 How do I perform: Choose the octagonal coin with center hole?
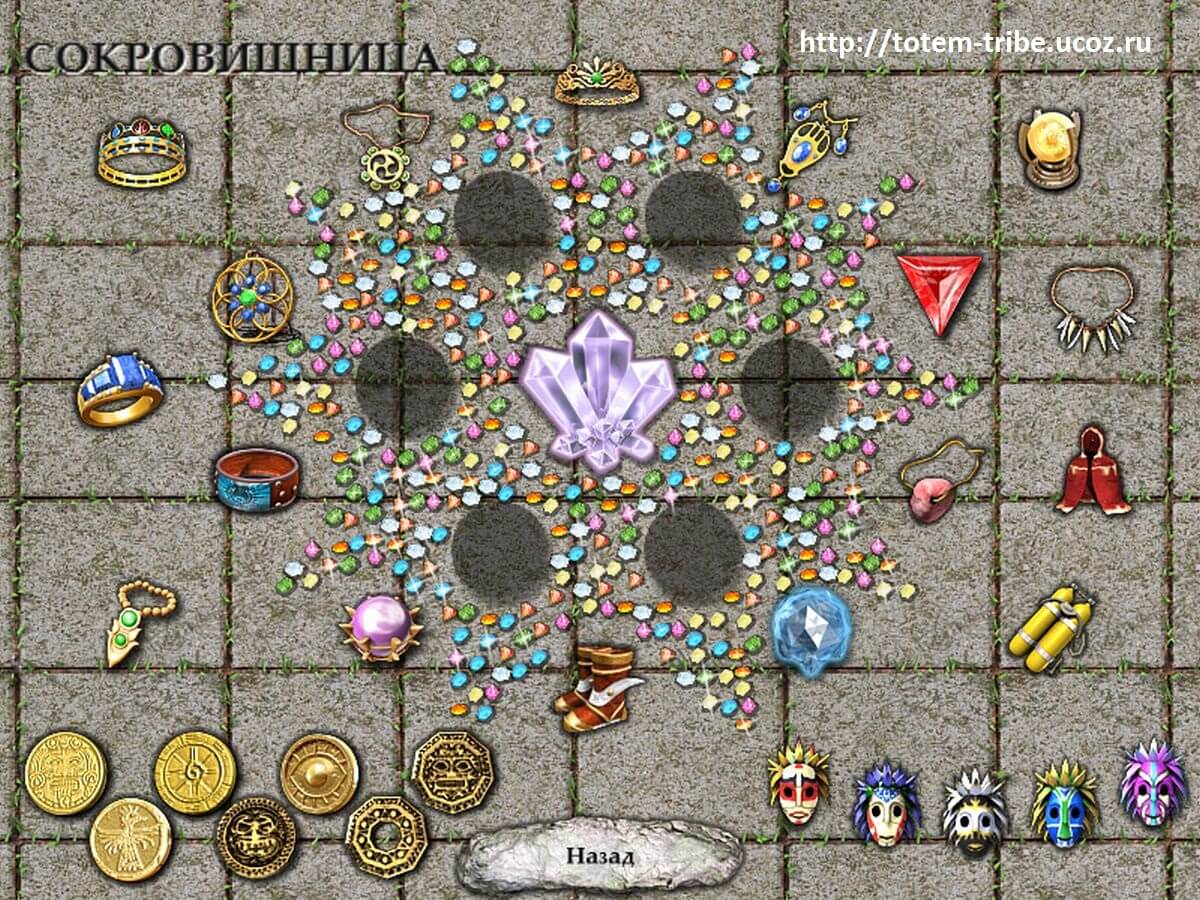point(386,836)
